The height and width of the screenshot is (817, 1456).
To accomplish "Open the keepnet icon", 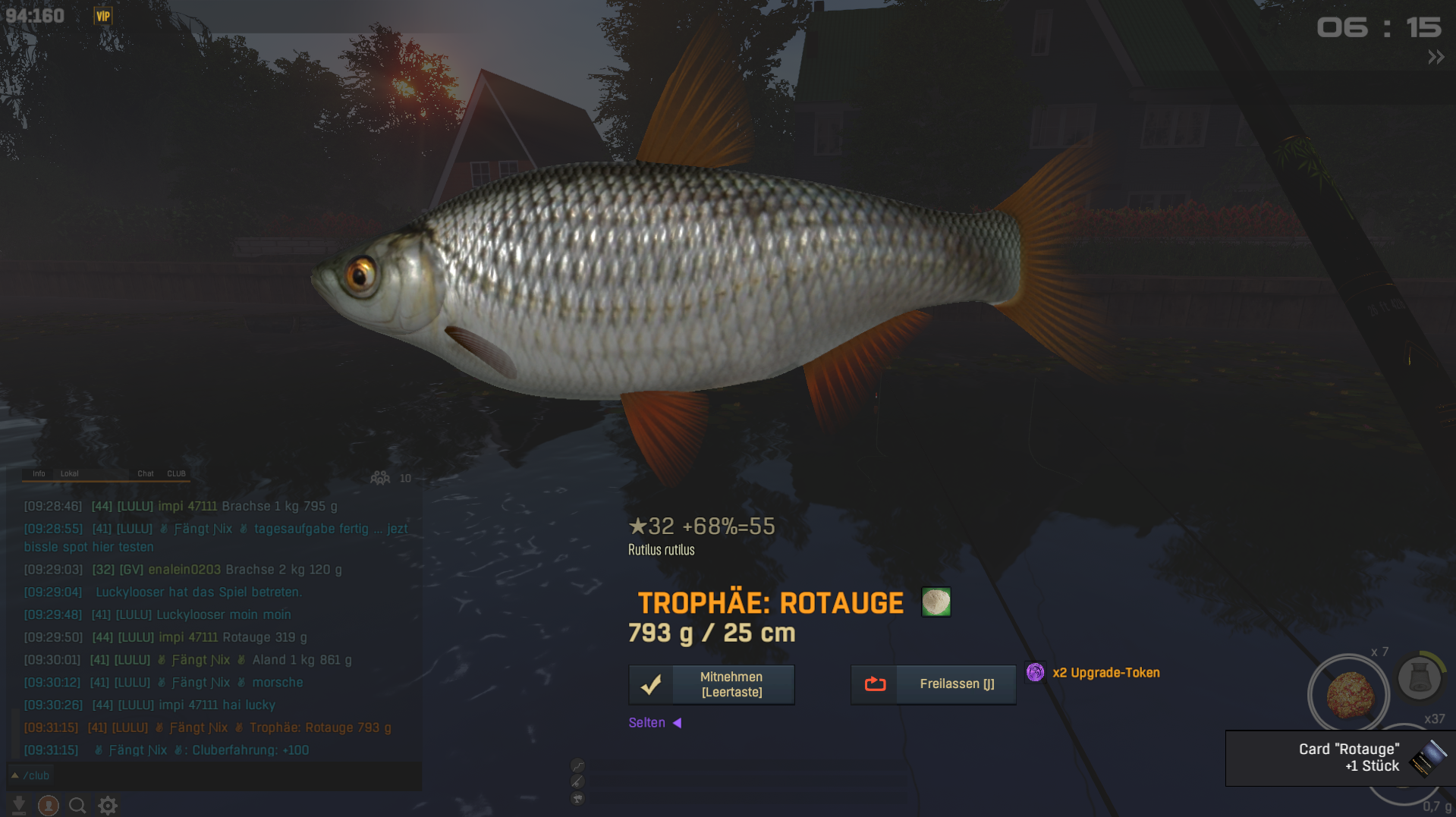I will [x=1419, y=677].
